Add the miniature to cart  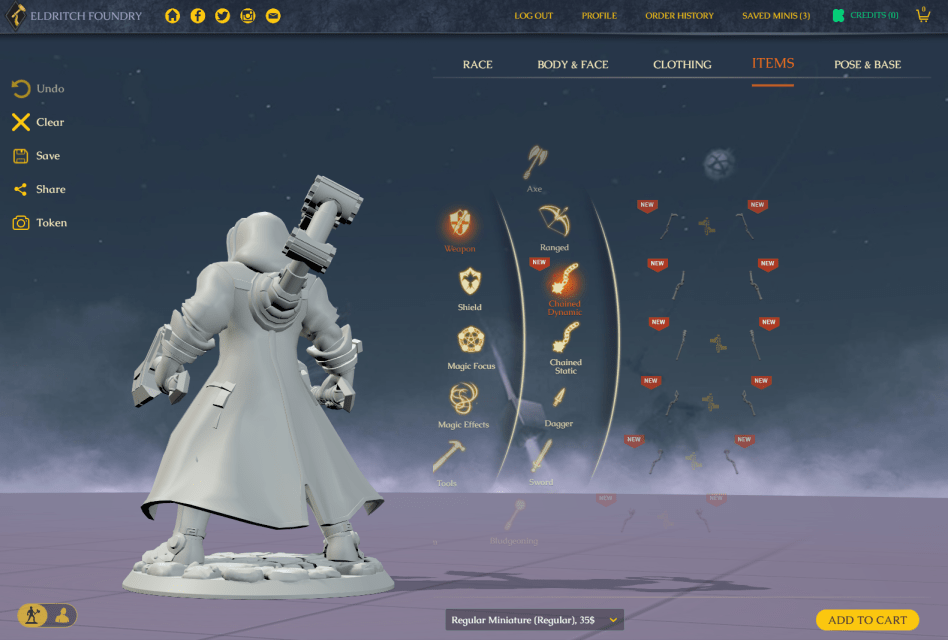867,620
